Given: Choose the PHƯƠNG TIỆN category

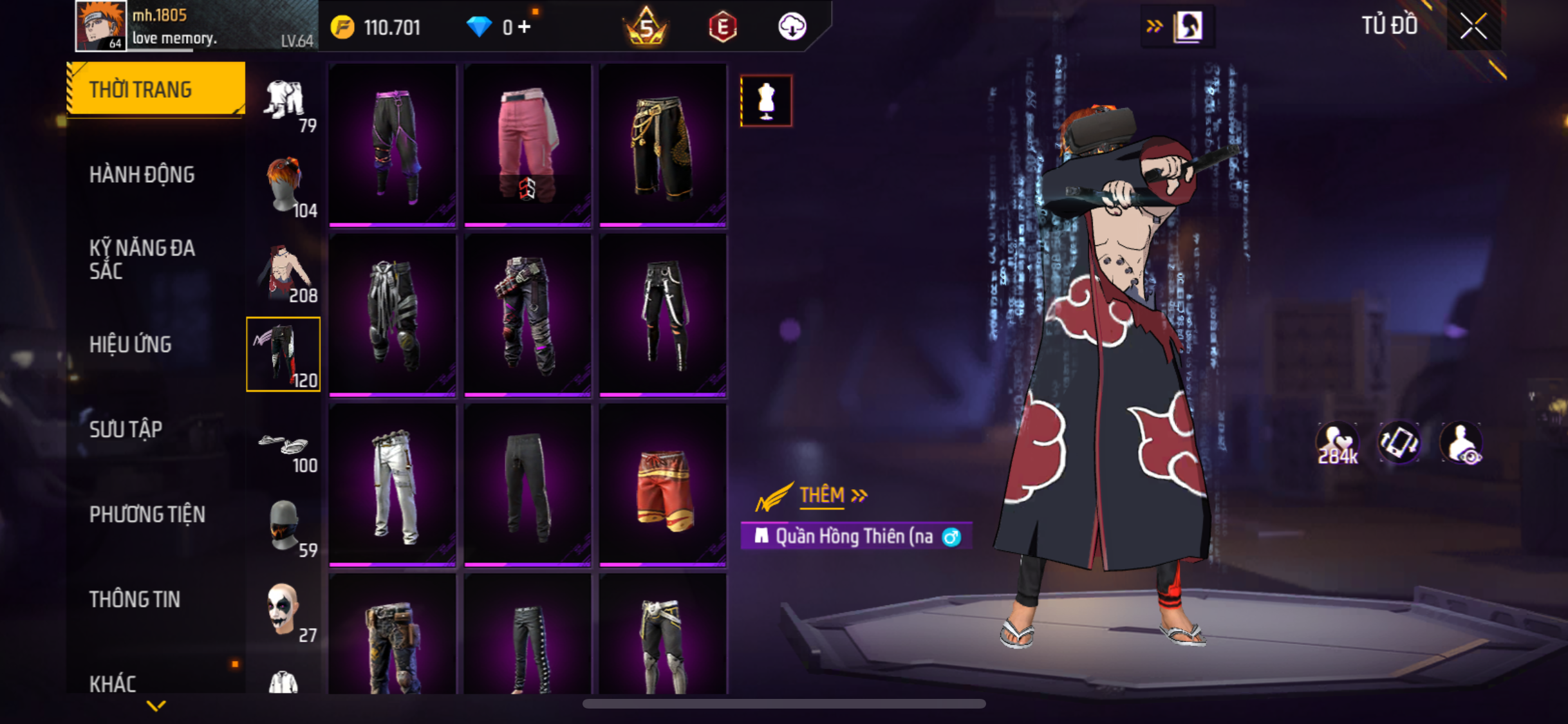Looking at the screenshot, I should [147, 514].
